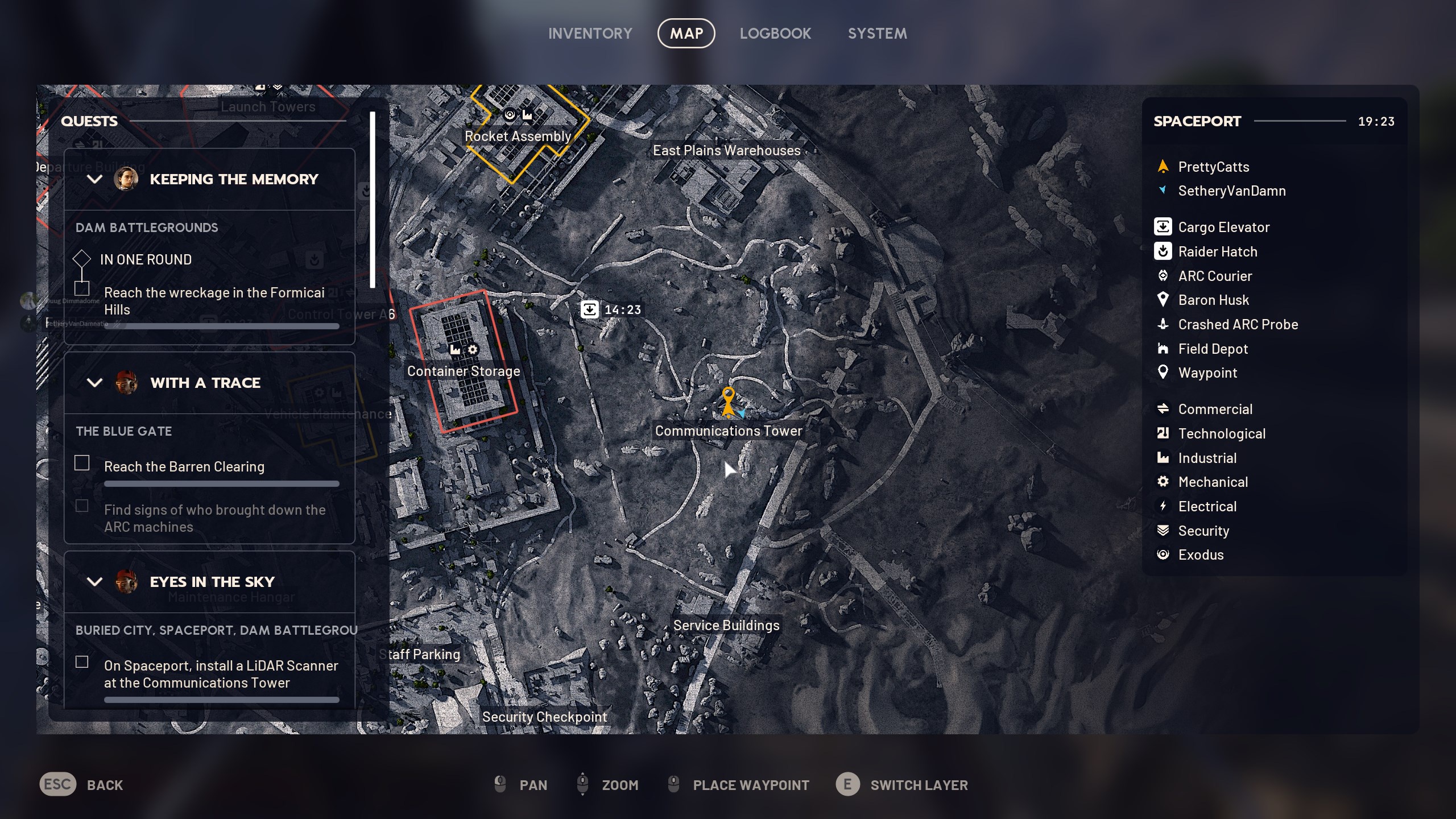The width and height of the screenshot is (1456, 819).
Task: Toggle Baron Husk legend entry
Action: click(x=1213, y=300)
